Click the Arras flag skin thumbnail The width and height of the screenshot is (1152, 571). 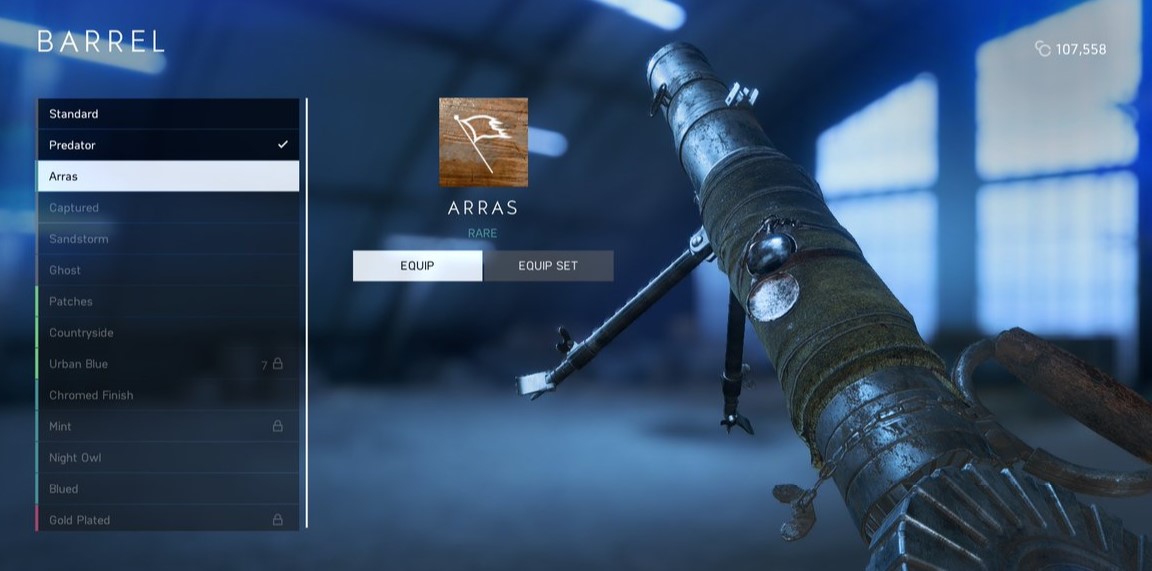pos(483,142)
